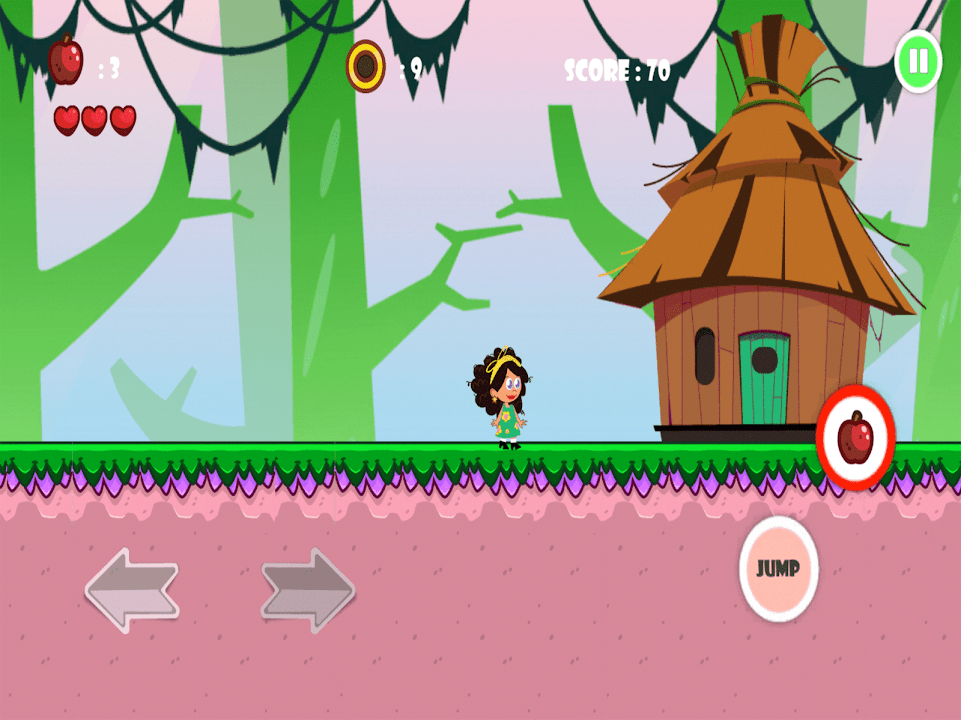Pause the game with the green button
Screen dimensions: 961x720
pos(917,62)
